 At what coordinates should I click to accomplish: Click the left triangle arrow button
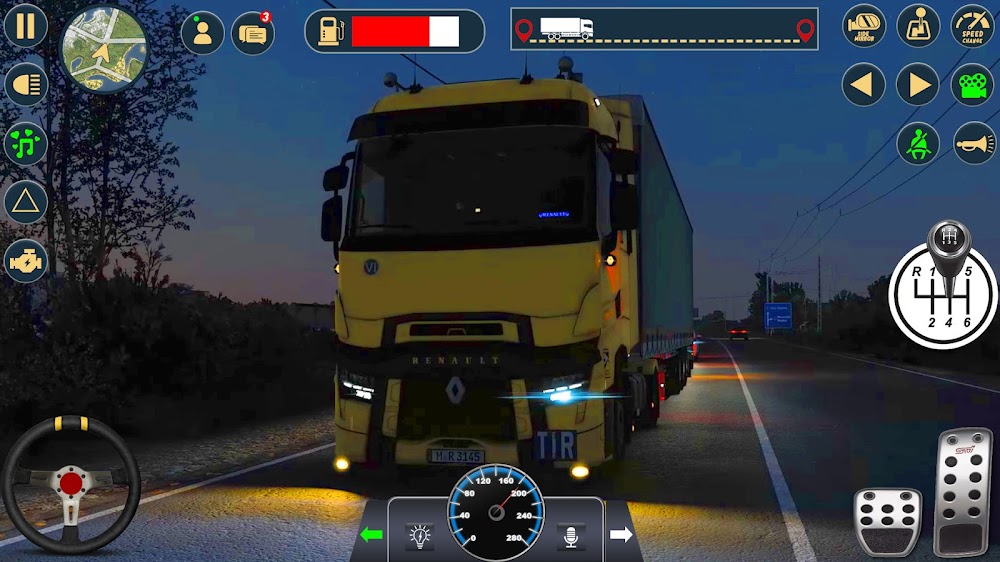click(x=864, y=85)
